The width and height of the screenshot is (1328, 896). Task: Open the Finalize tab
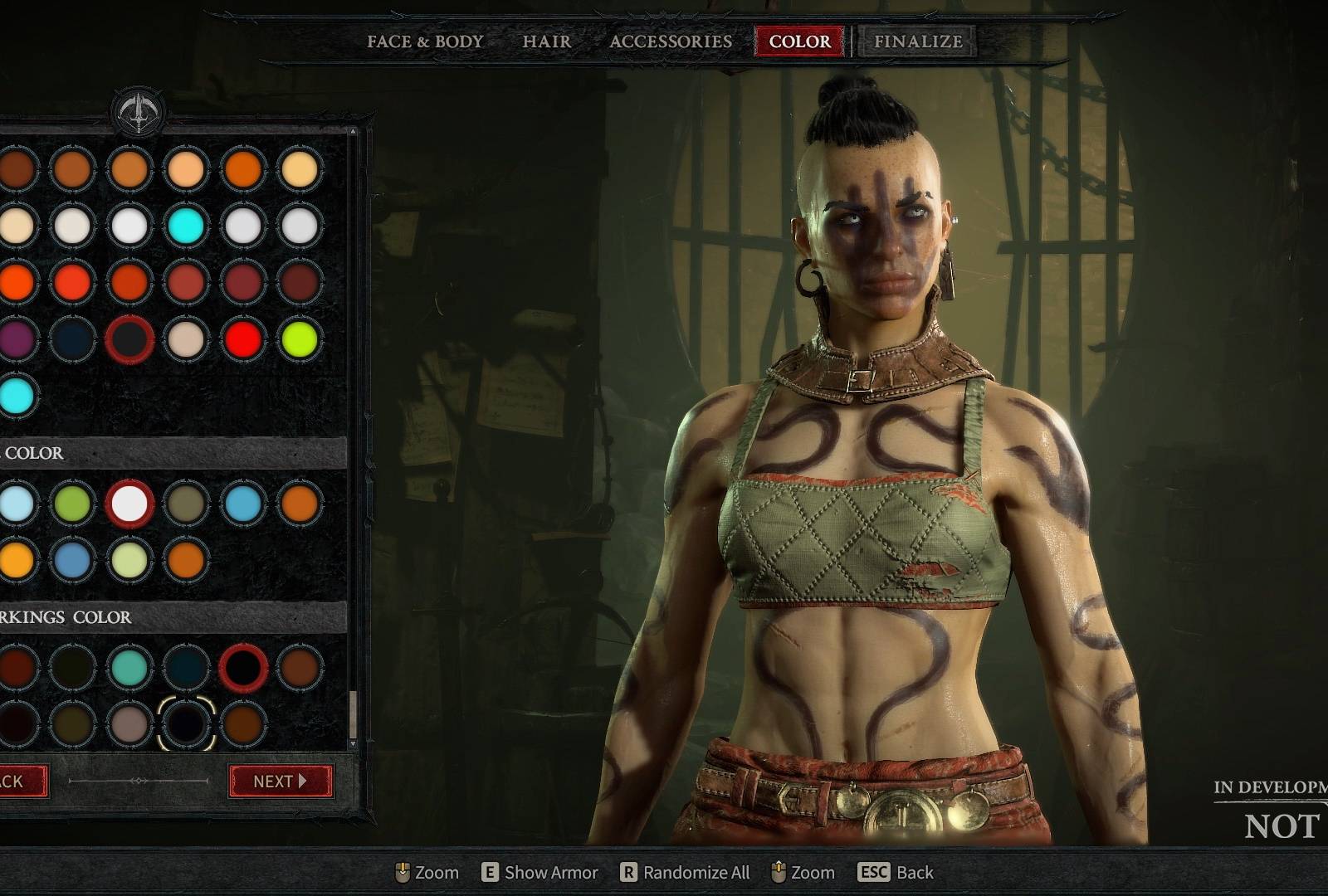click(x=918, y=41)
